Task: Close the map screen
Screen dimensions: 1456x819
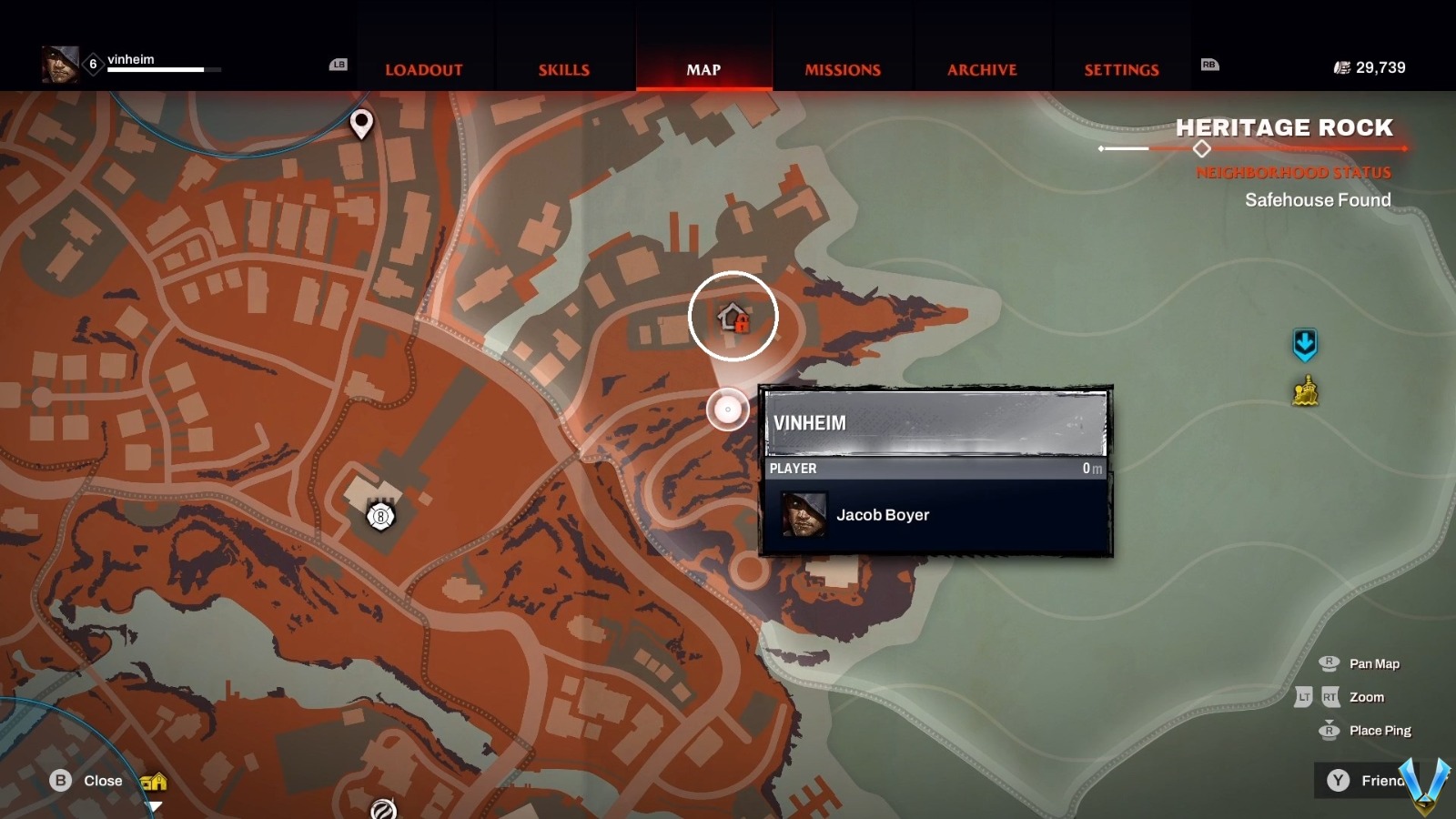Action: 87,781
